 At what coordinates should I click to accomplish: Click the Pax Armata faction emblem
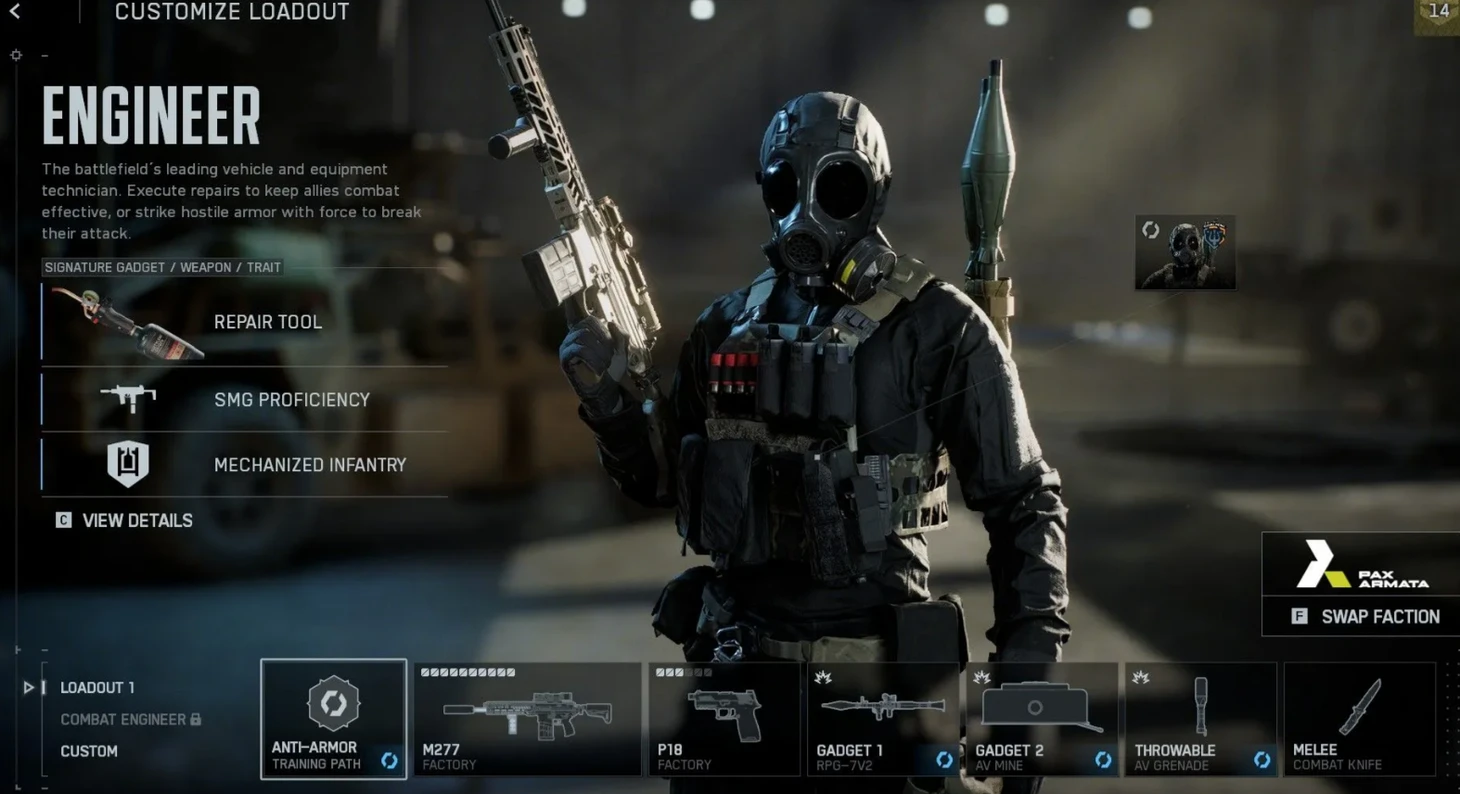coord(1361,567)
